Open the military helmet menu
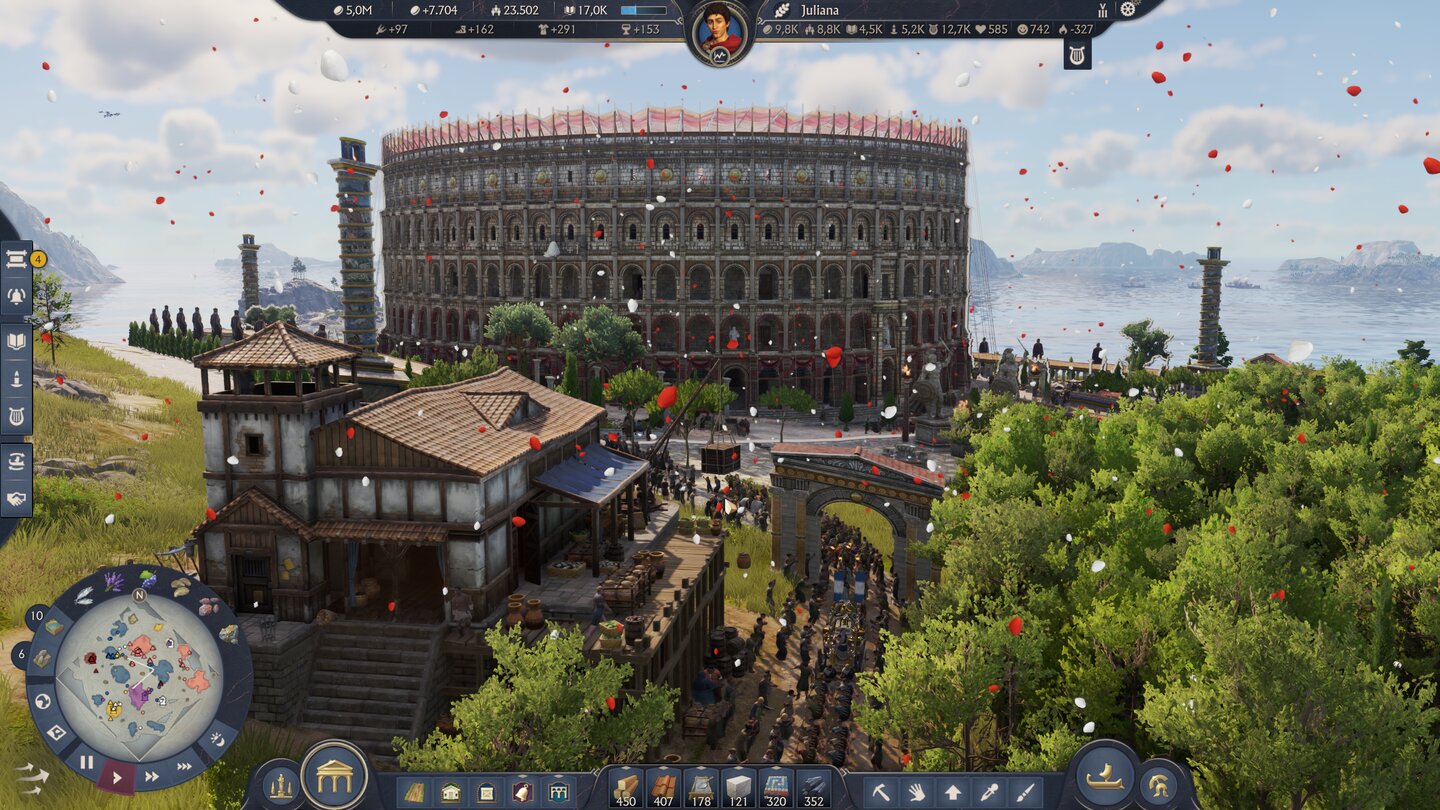Screen dimensions: 1440x810 pyautogui.click(x=1160, y=786)
